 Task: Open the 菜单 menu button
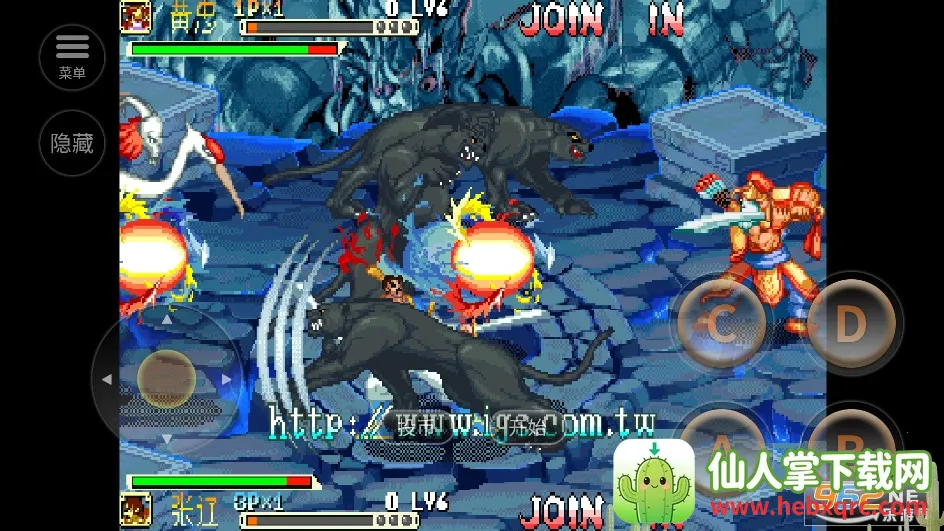72,55
